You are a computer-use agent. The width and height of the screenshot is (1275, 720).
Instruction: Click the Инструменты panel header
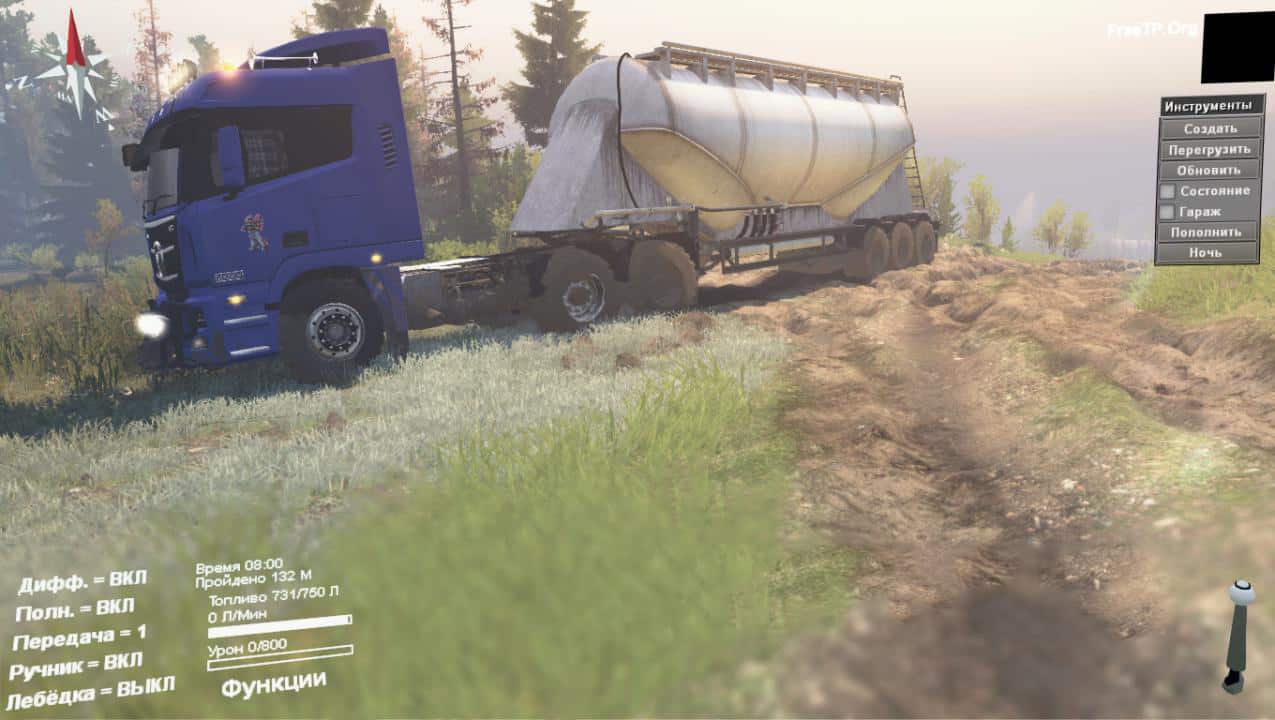[x=1209, y=105]
